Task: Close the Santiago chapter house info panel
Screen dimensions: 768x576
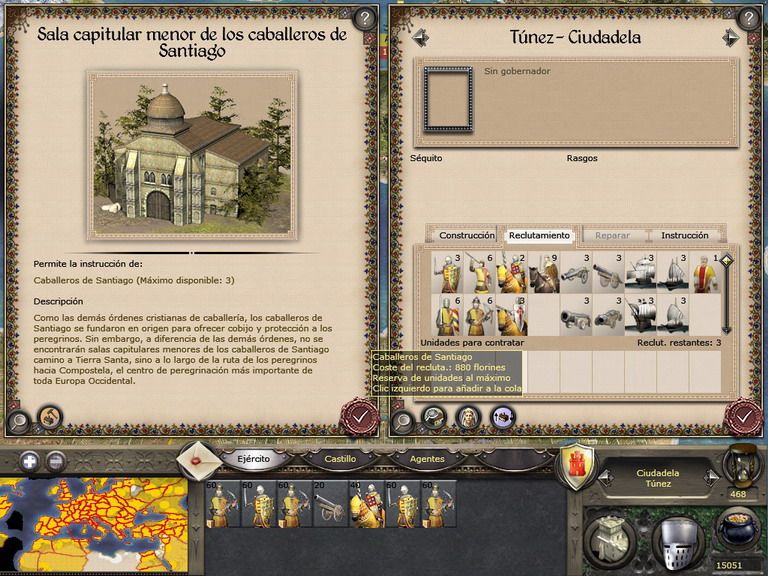Action: point(359,416)
